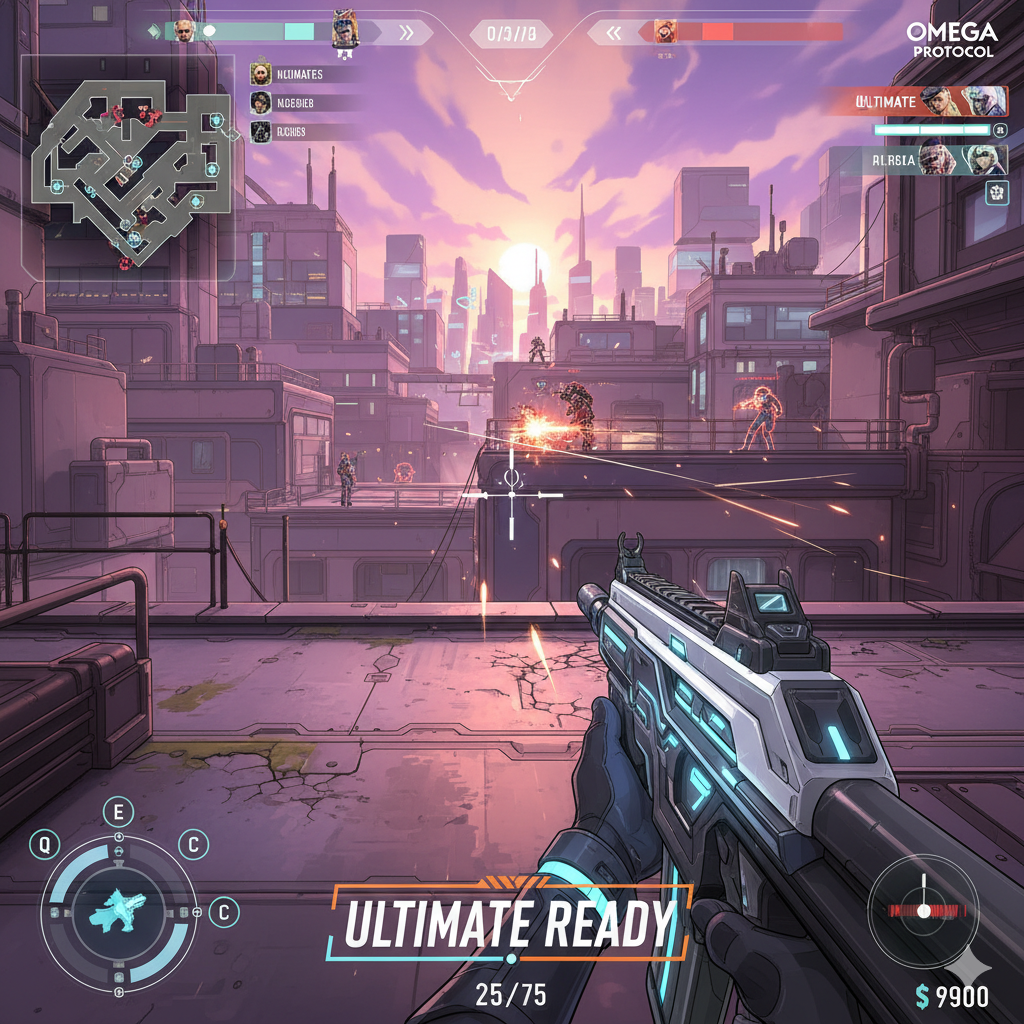This screenshot has height=1024, width=1024.
Task: Select the enemy portrait on the red bar
Action: coord(665,32)
